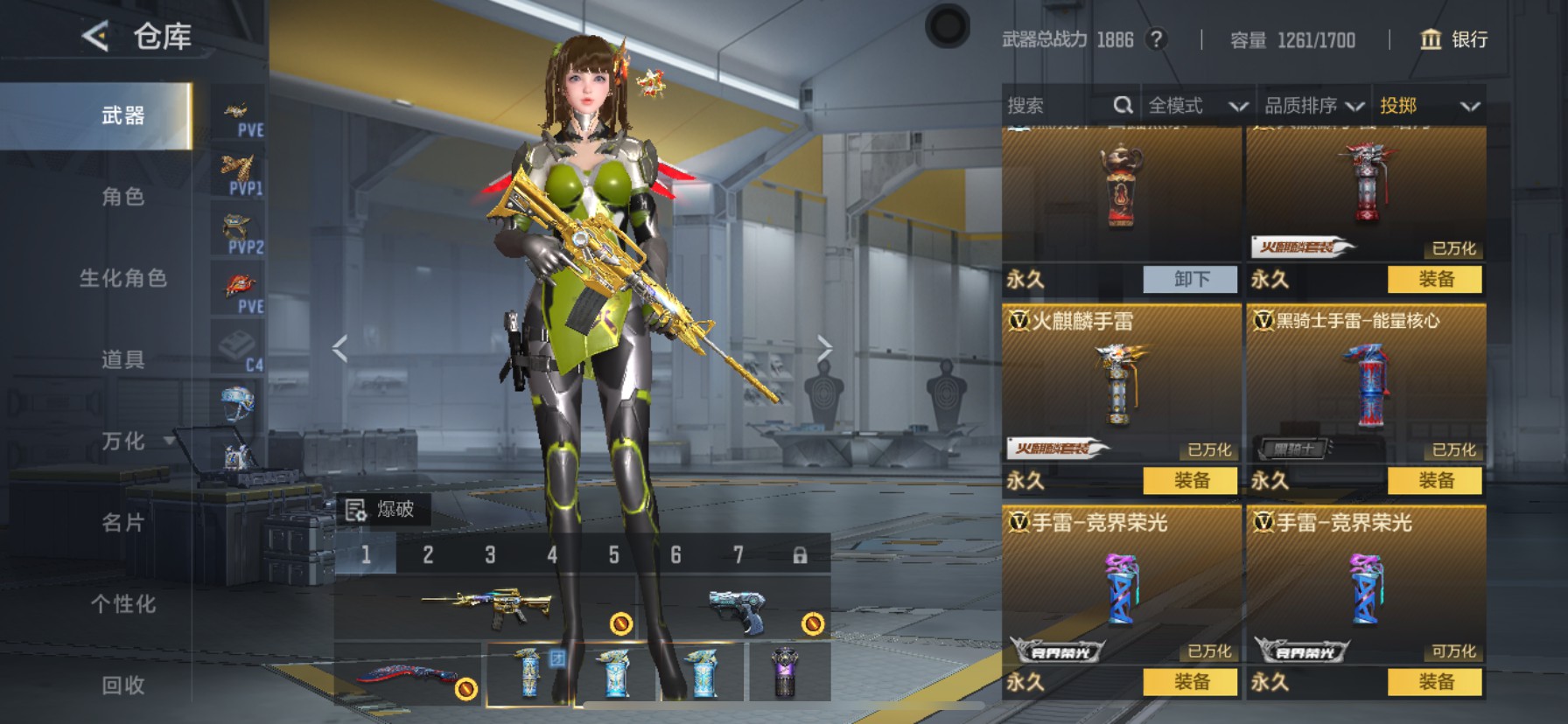1568x724 pixels.
Task: Expand the 万化 menu entry
Action: (122, 441)
